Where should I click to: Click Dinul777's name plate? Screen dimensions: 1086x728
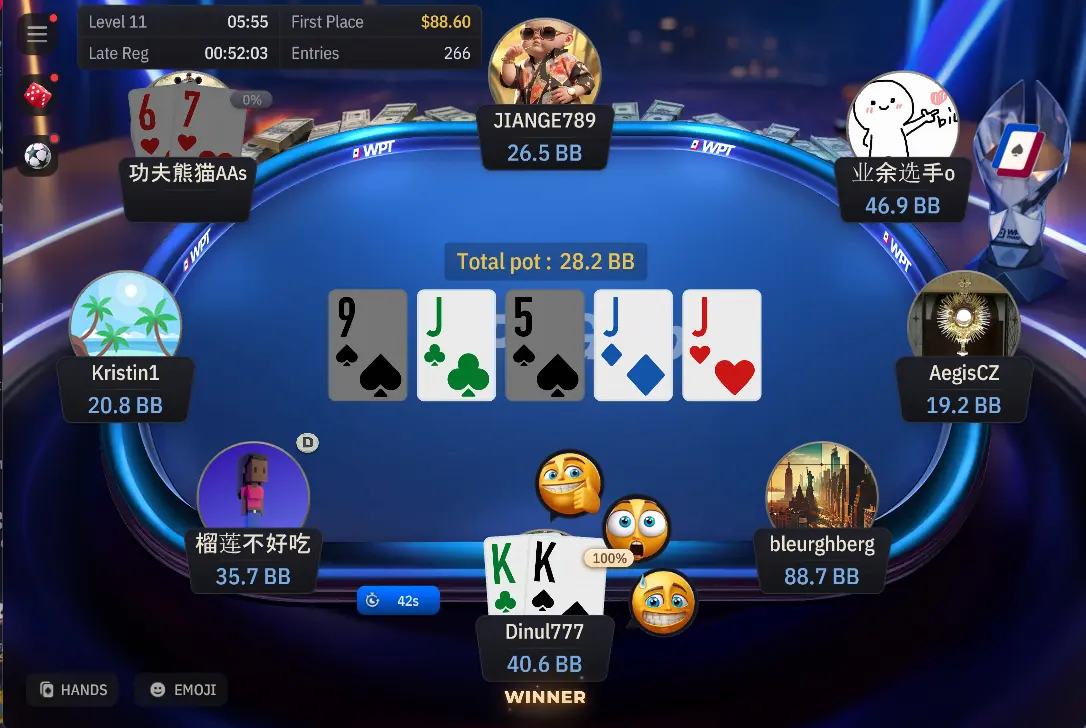[x=544, y=647]
